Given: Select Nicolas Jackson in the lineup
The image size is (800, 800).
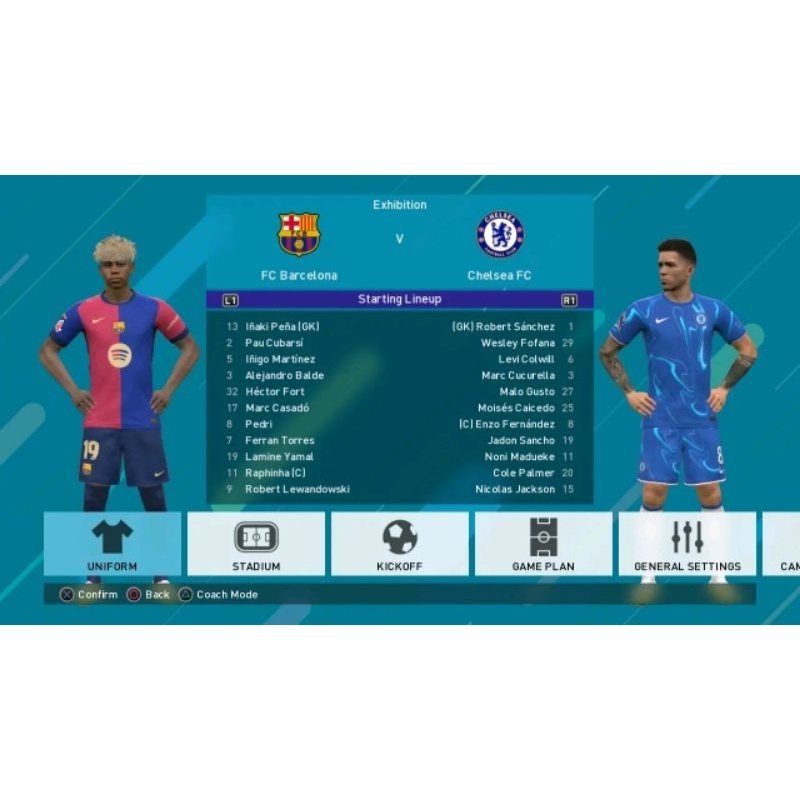Looking at the screenshot, I should point(514,489).
